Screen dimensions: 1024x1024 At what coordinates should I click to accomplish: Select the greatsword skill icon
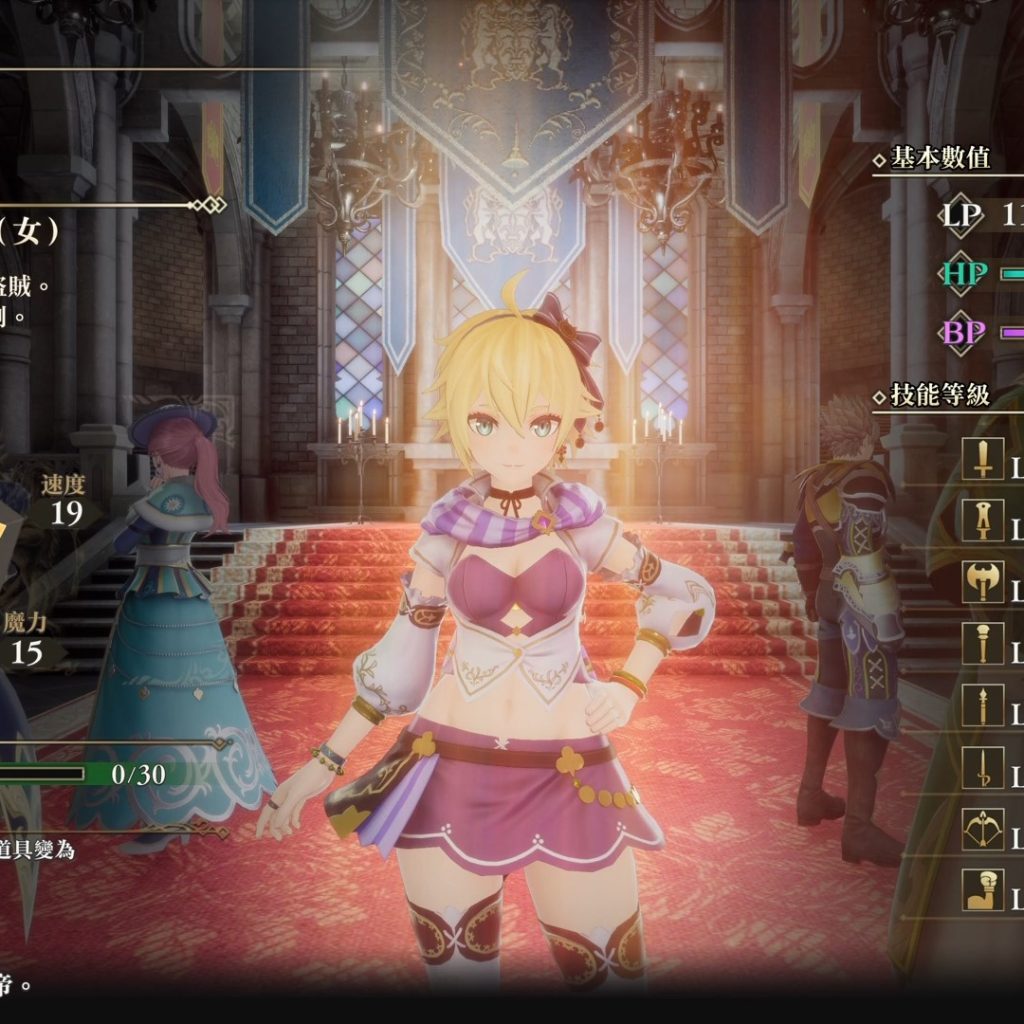pos(983,520)
